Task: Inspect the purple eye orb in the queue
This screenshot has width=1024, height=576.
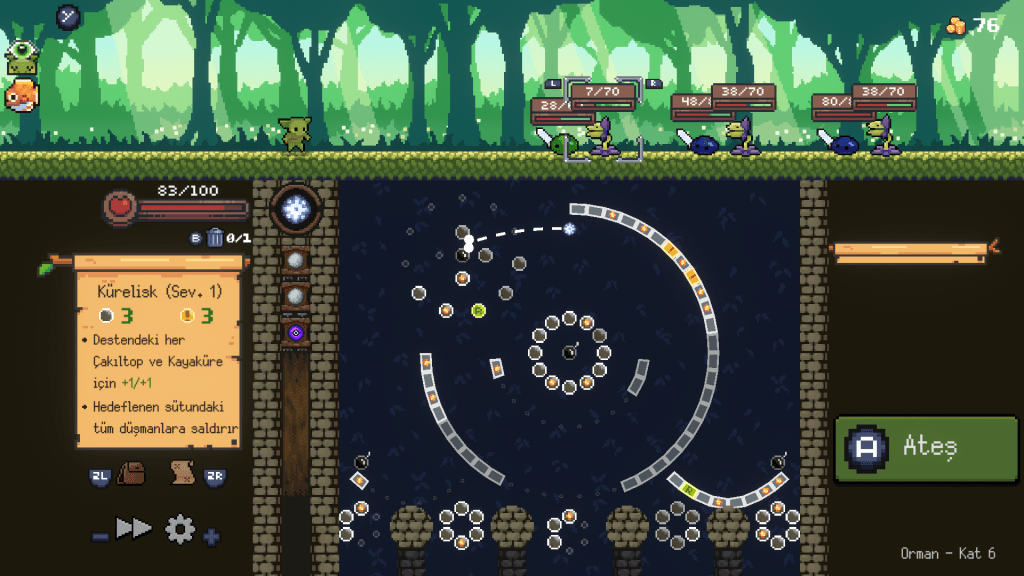Action: tap(295, 332)
